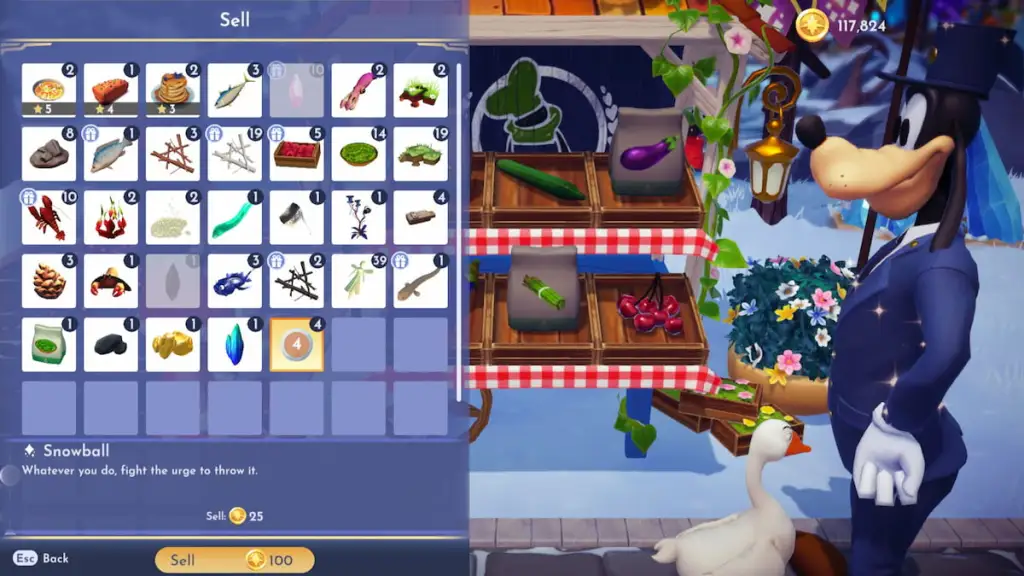
Task: Choose the gold nugget slot
Action: click(172, 344)
